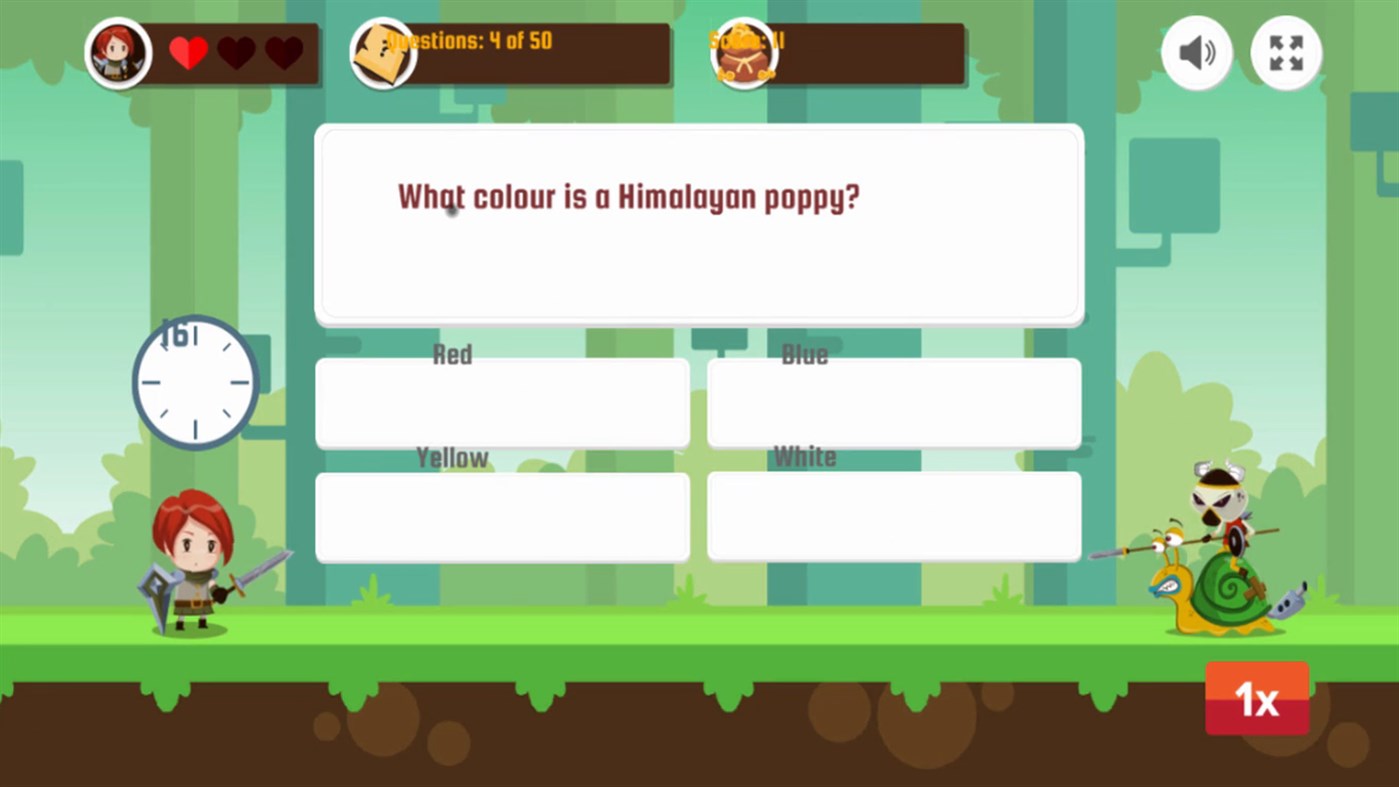This screenshot has width=1399, height=787.
Task: Select the Blue answer option
Action: (x=893, y=402)
